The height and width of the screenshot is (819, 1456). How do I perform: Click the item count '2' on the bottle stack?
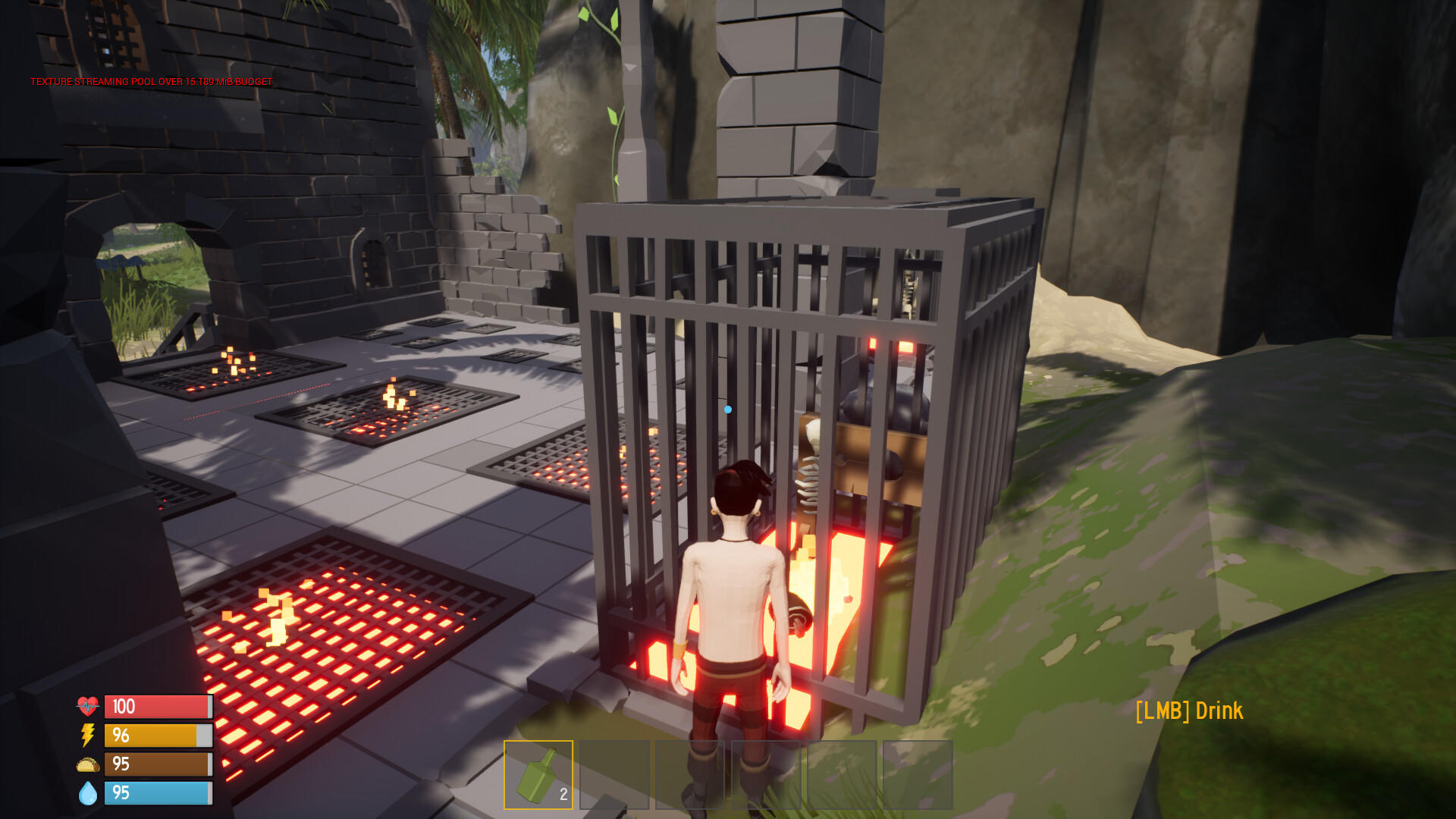coord(562,795)
